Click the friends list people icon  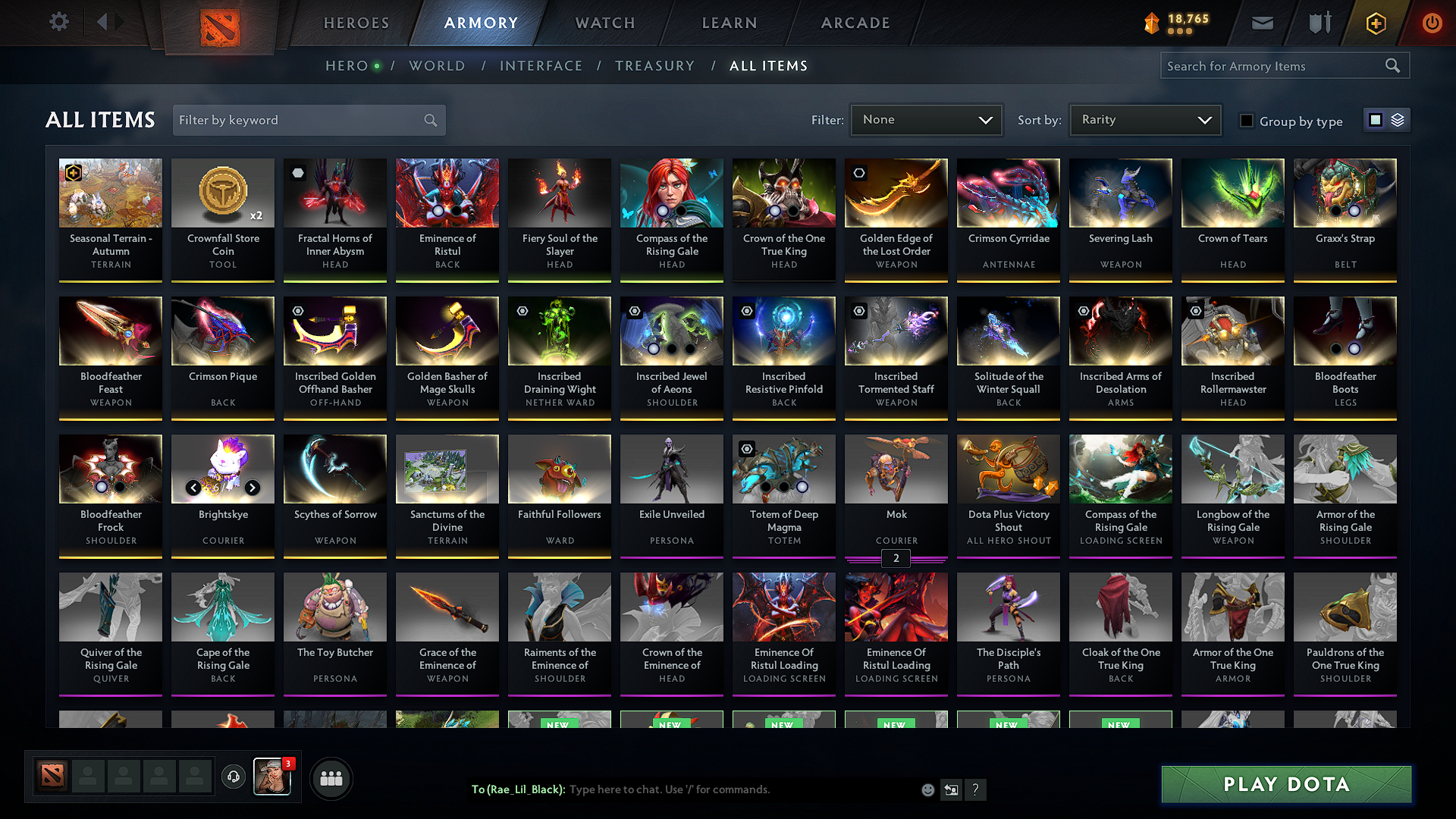(x=332, y=777)
